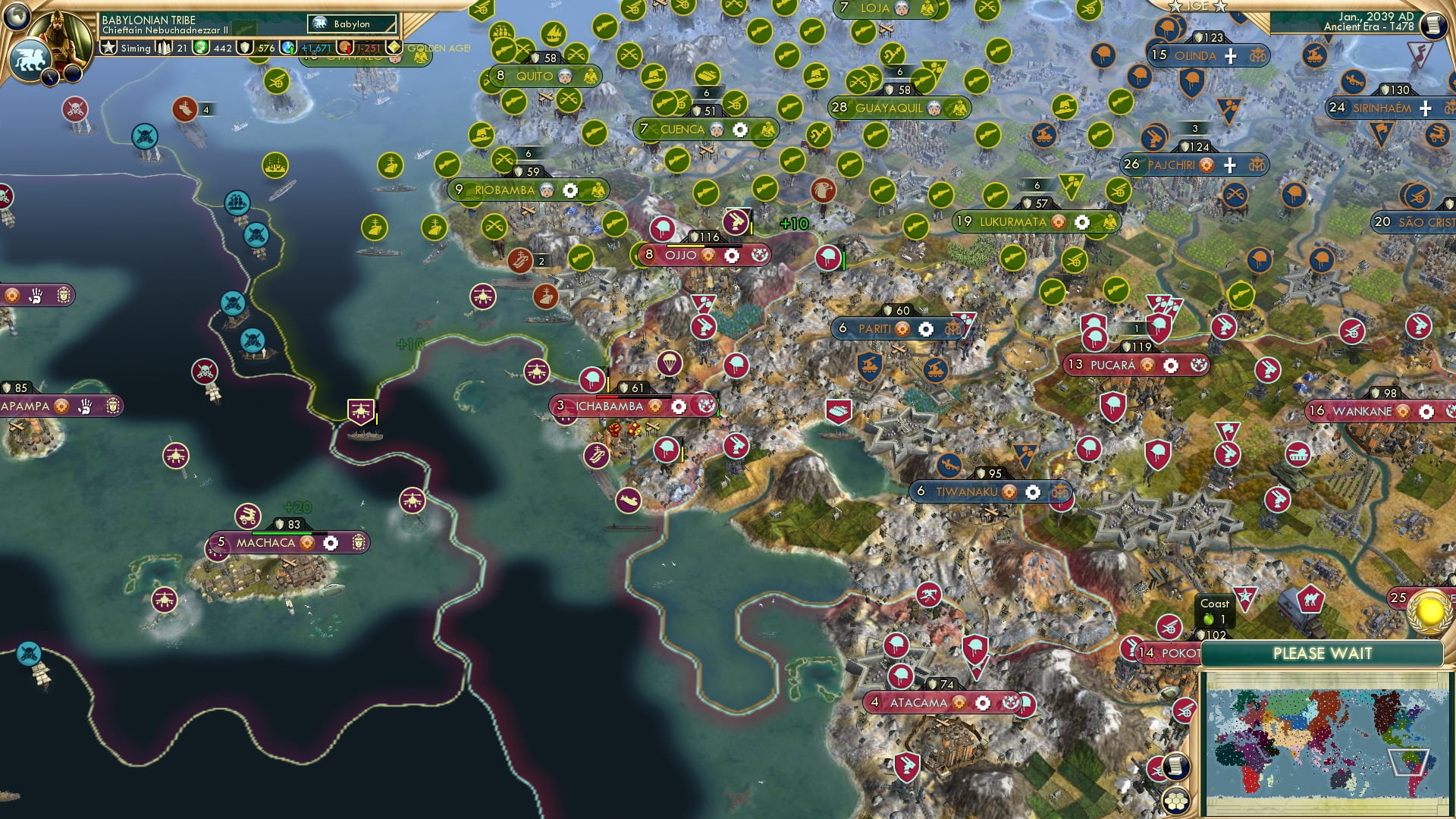Toggle Strategic View with the hexagon icon
The height and width of the screenshot is (819, 1456).
click(x=1176, y=801)
